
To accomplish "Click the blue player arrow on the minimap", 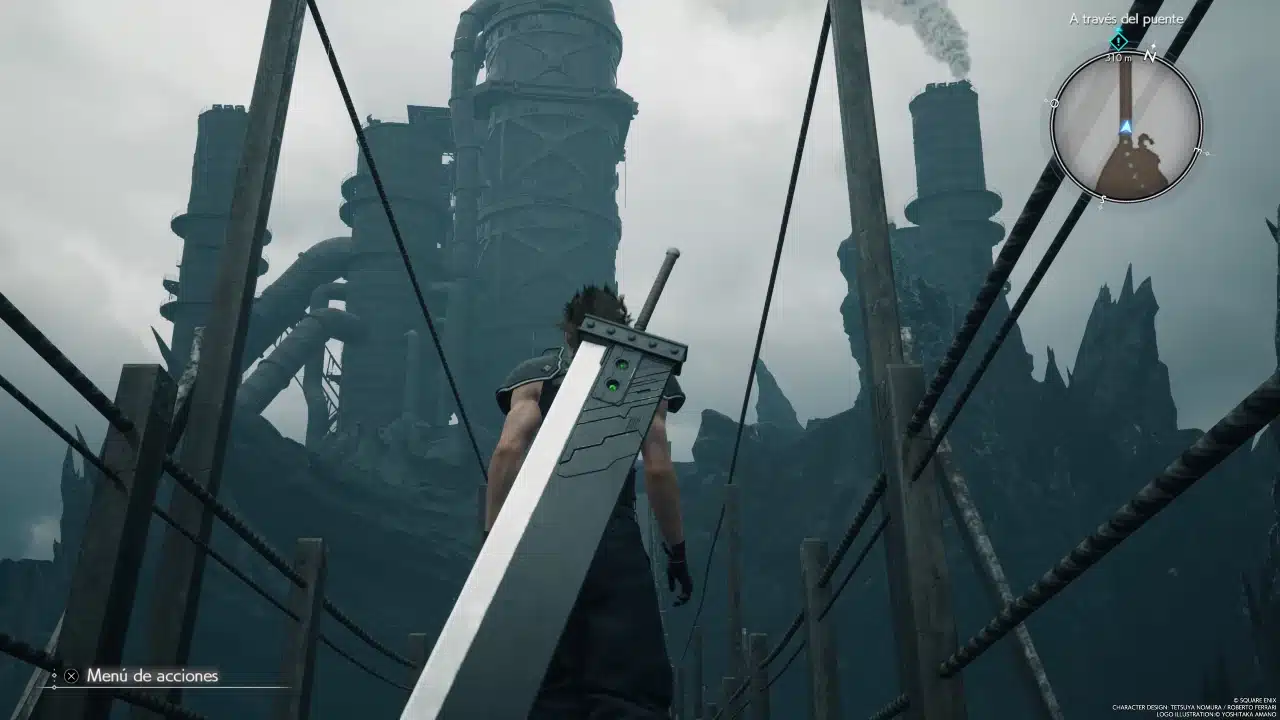I will point(1126,126).
